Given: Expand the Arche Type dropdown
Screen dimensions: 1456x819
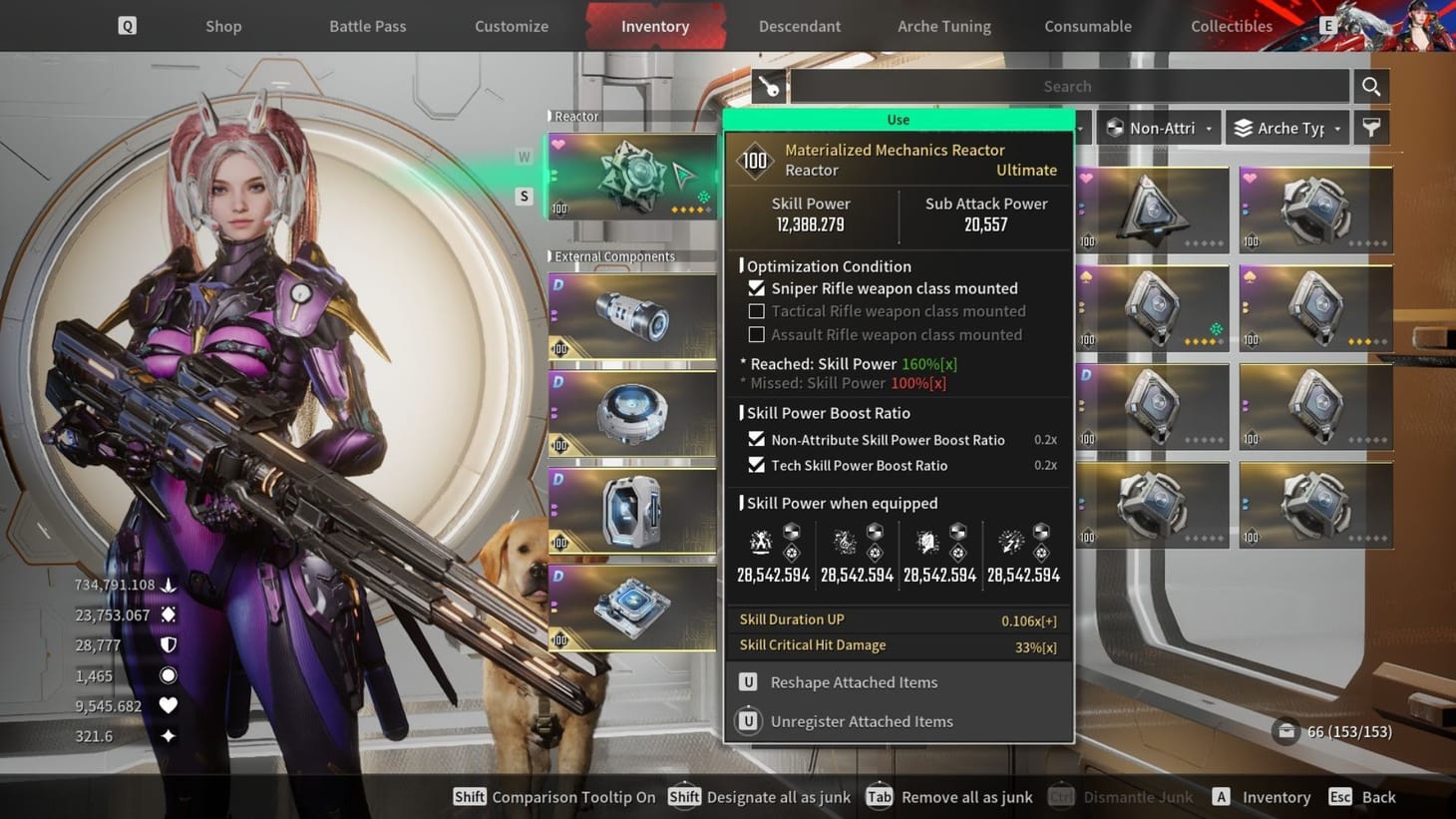Looking at the screenshot, I should pos(1286,128).
